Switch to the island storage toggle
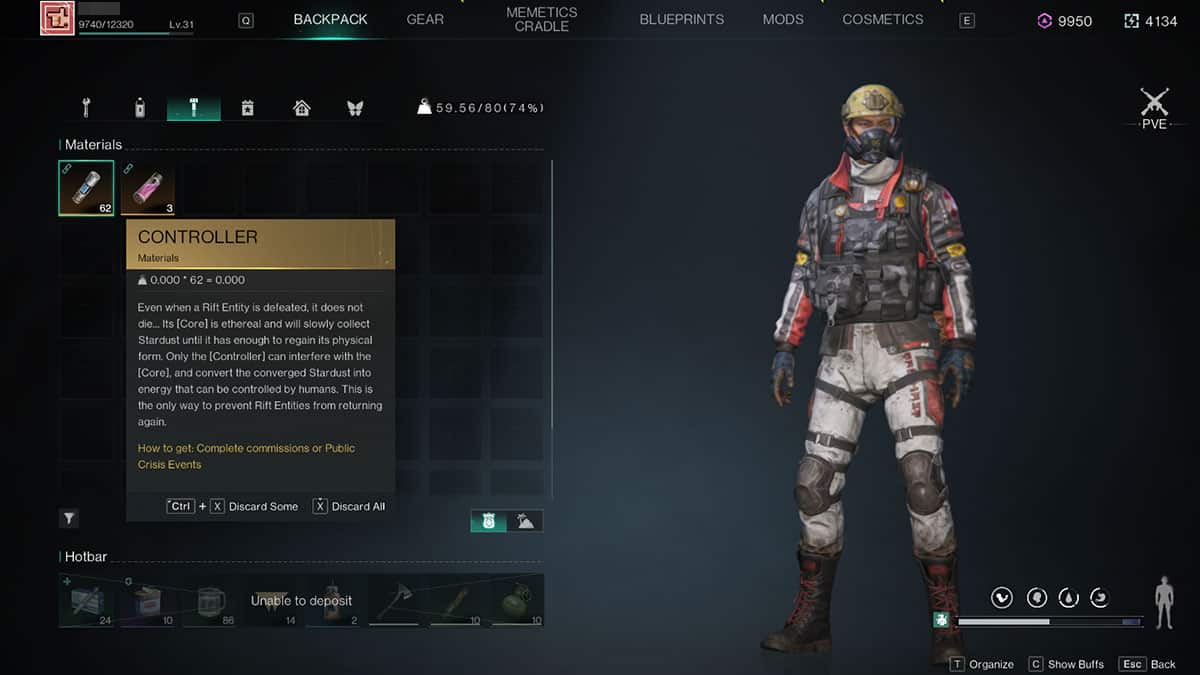 click(525, 520)
